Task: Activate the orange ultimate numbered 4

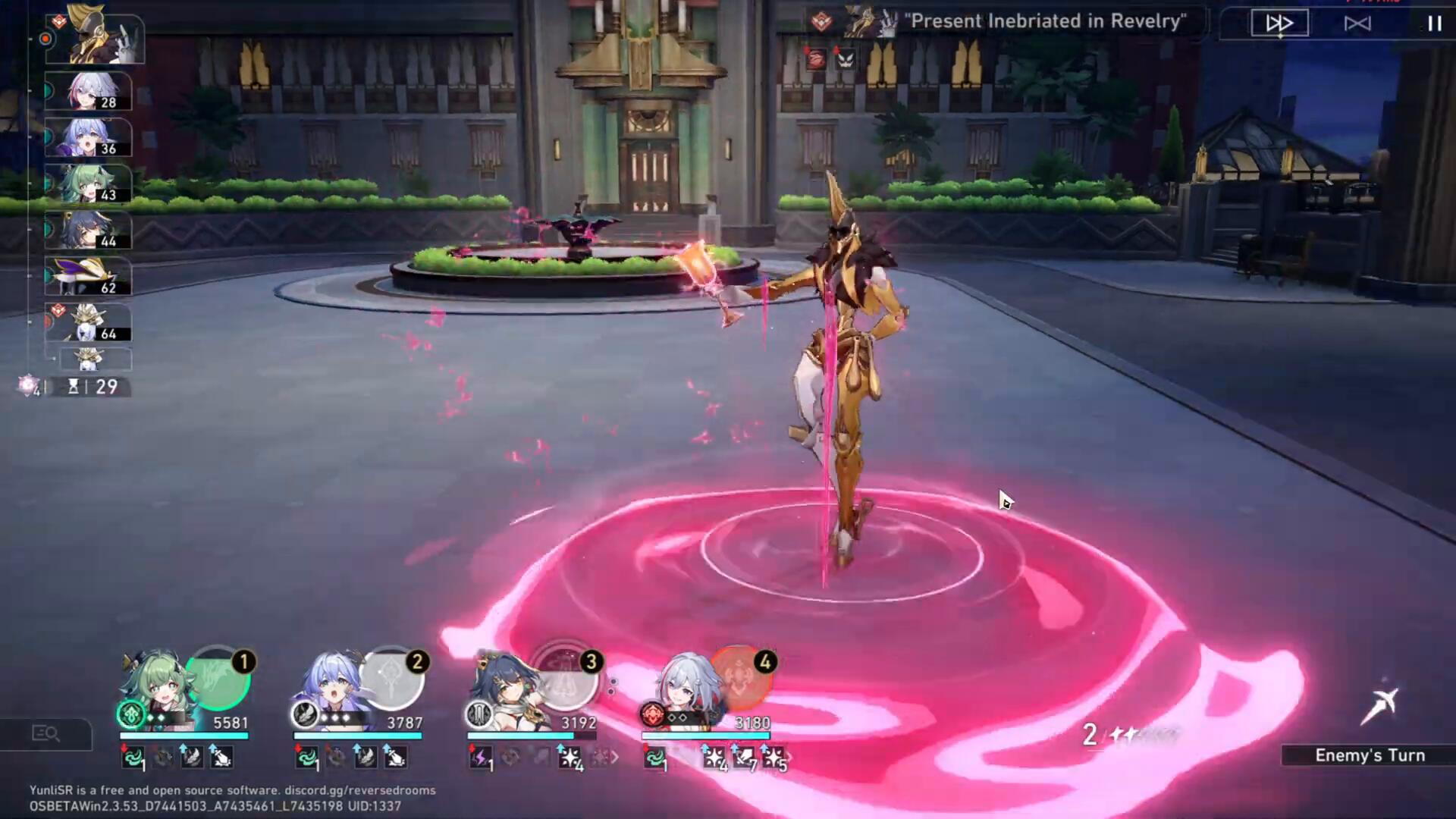Action: [x=739, y=679]
